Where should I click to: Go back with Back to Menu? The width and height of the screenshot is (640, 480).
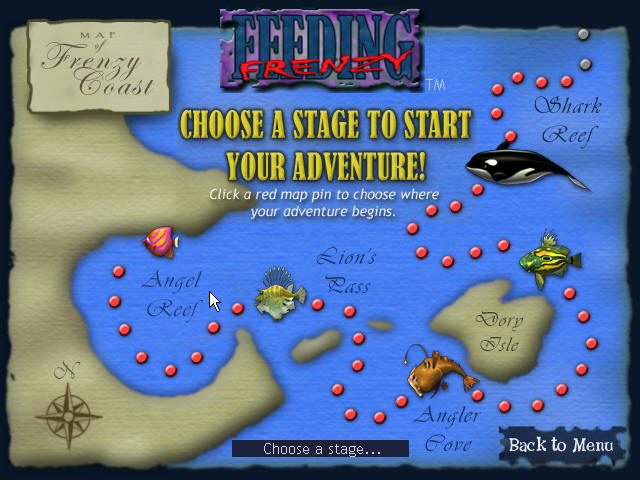560,445
